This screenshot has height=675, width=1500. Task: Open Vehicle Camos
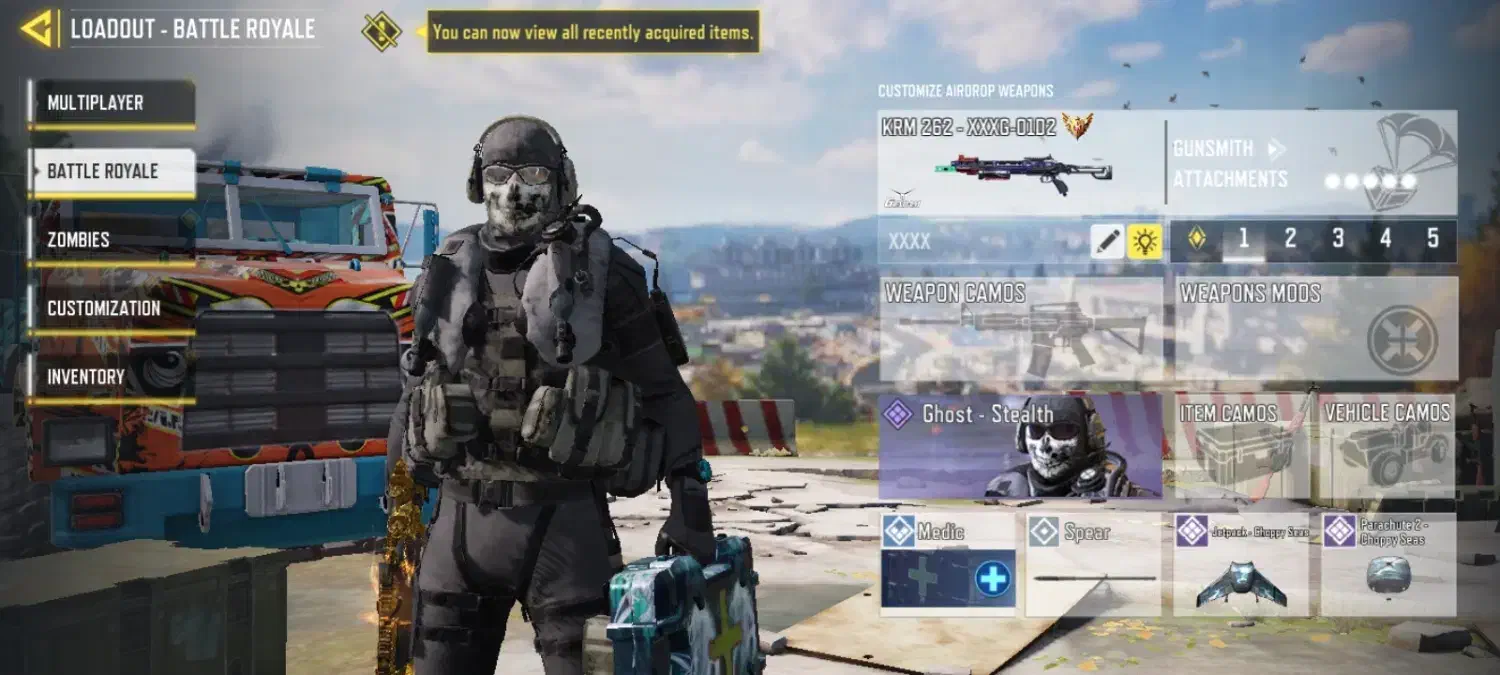point(1387,446)
